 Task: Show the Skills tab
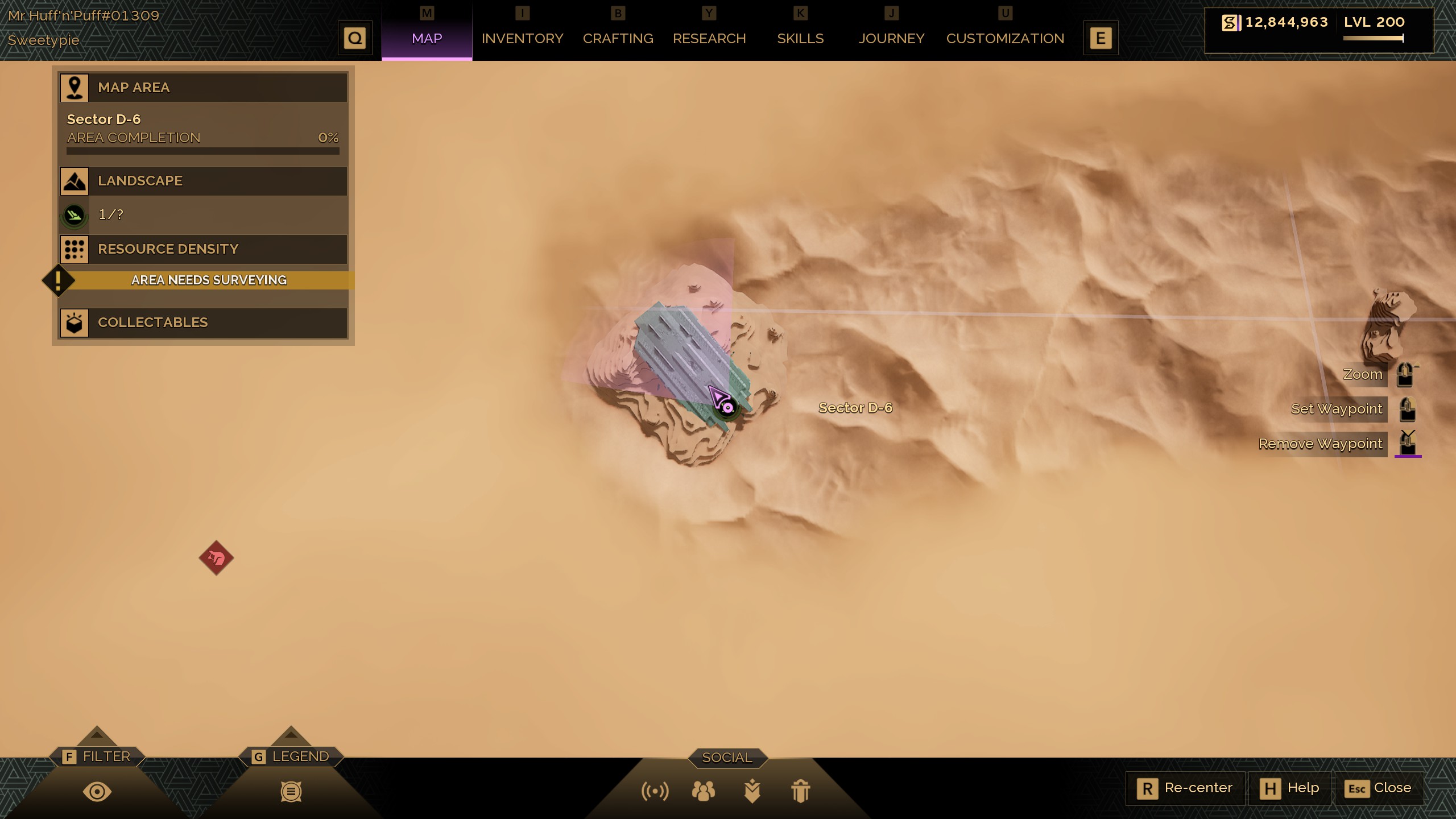800,39
